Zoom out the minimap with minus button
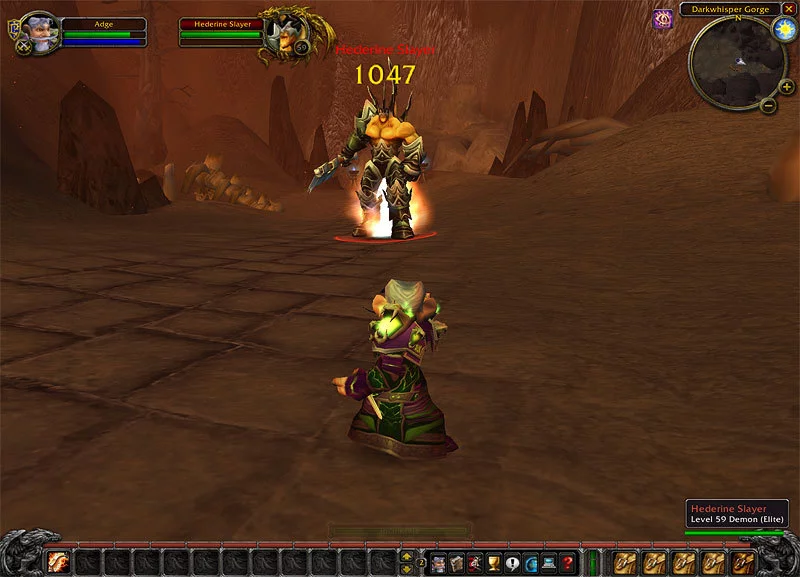800x577 pixels. click(x=768, y=104)
